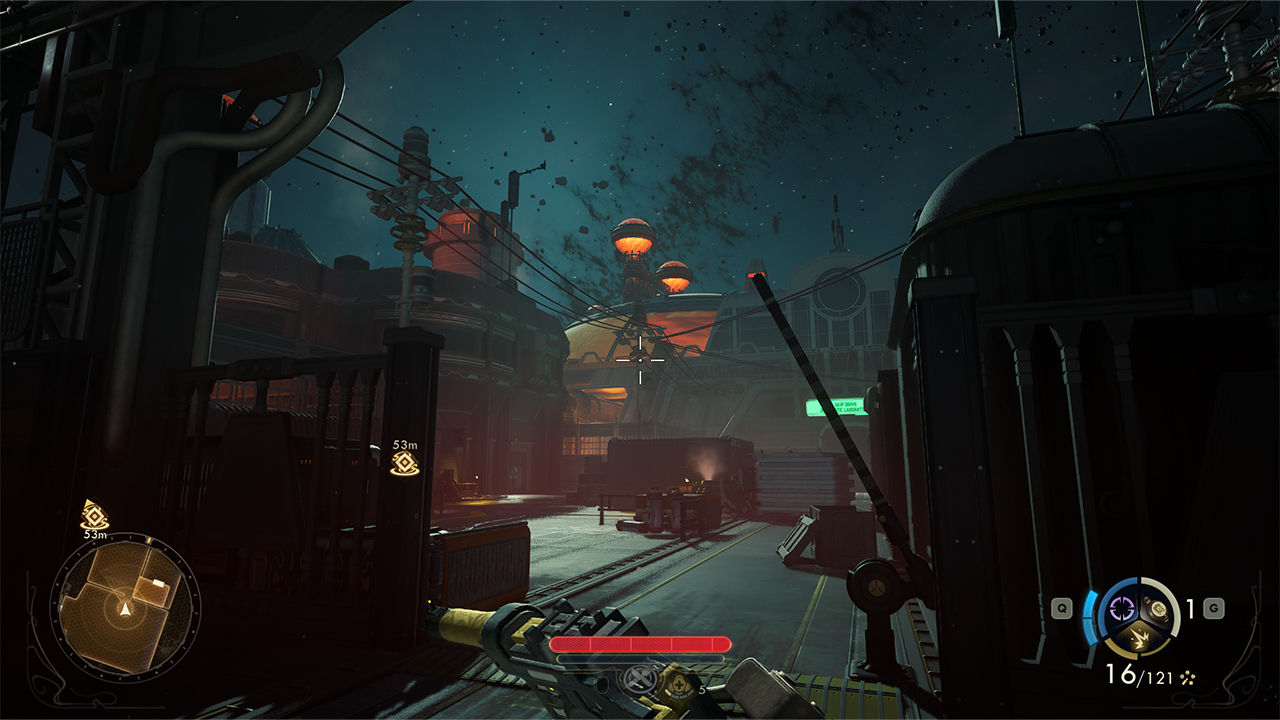Select the grenade throwable slot
Image resolution: width=1280 pixels, height=720 pixels.
(1158, 607)
